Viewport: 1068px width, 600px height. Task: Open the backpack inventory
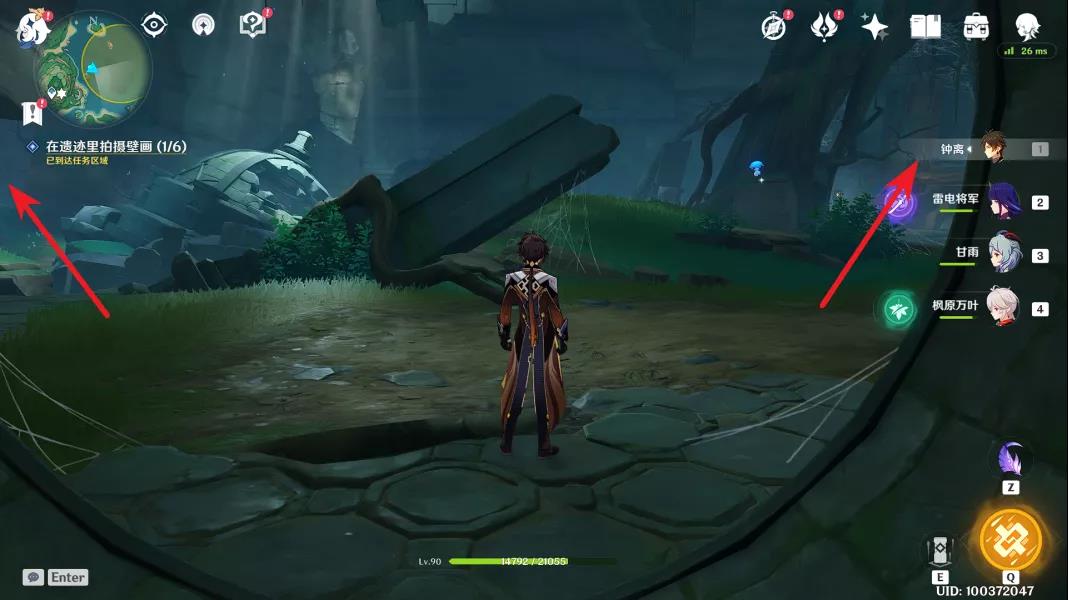click(x=976, y=27)
